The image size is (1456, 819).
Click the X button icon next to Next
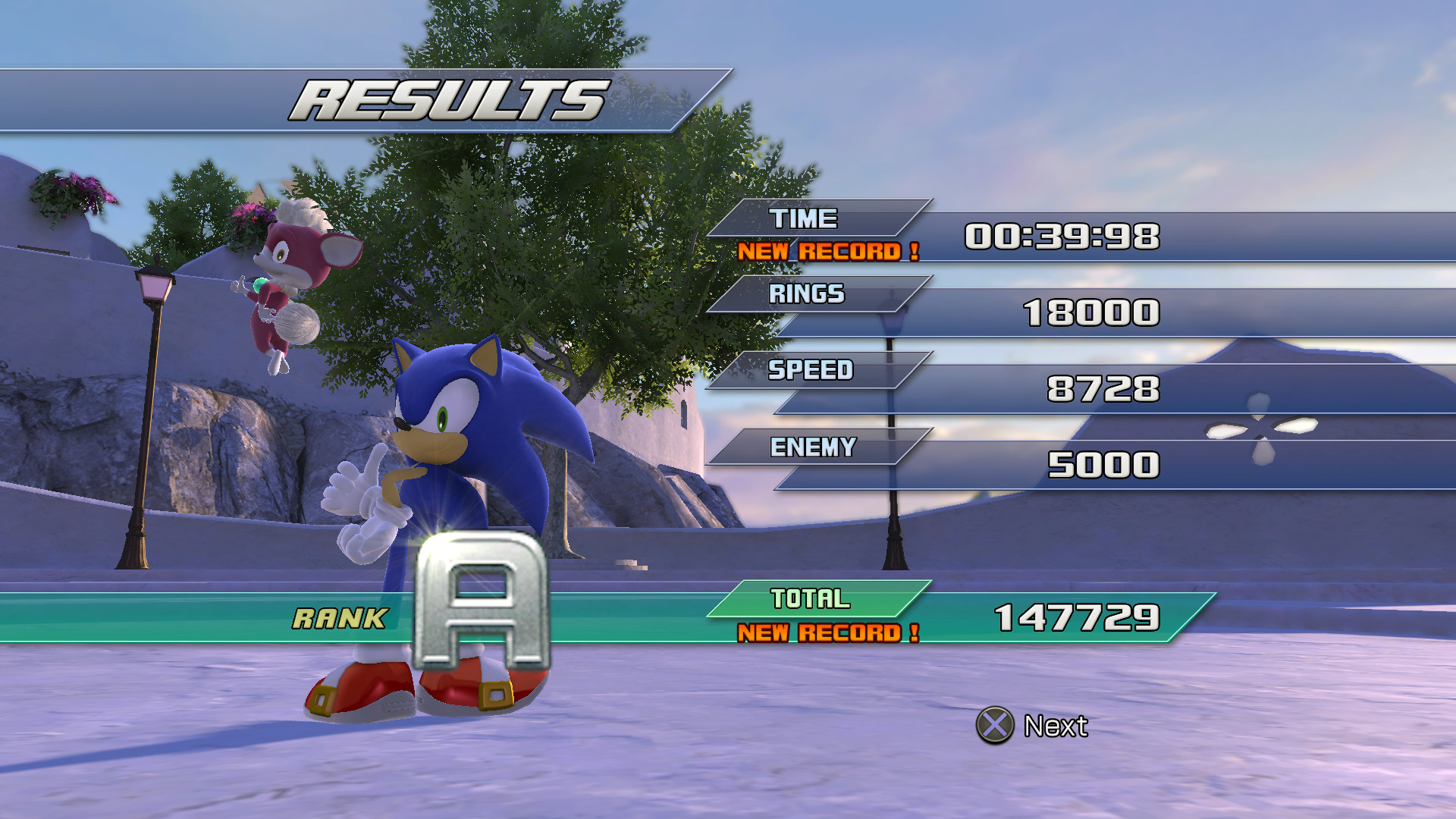coord(994,726)
